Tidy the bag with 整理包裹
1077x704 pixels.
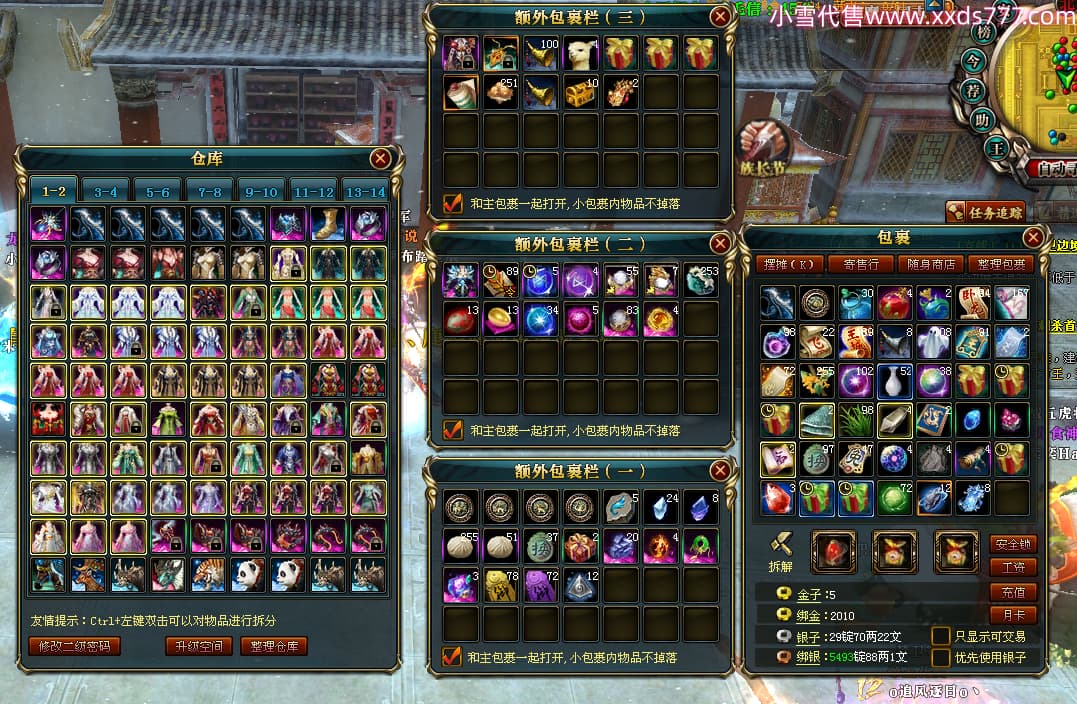1001,265
